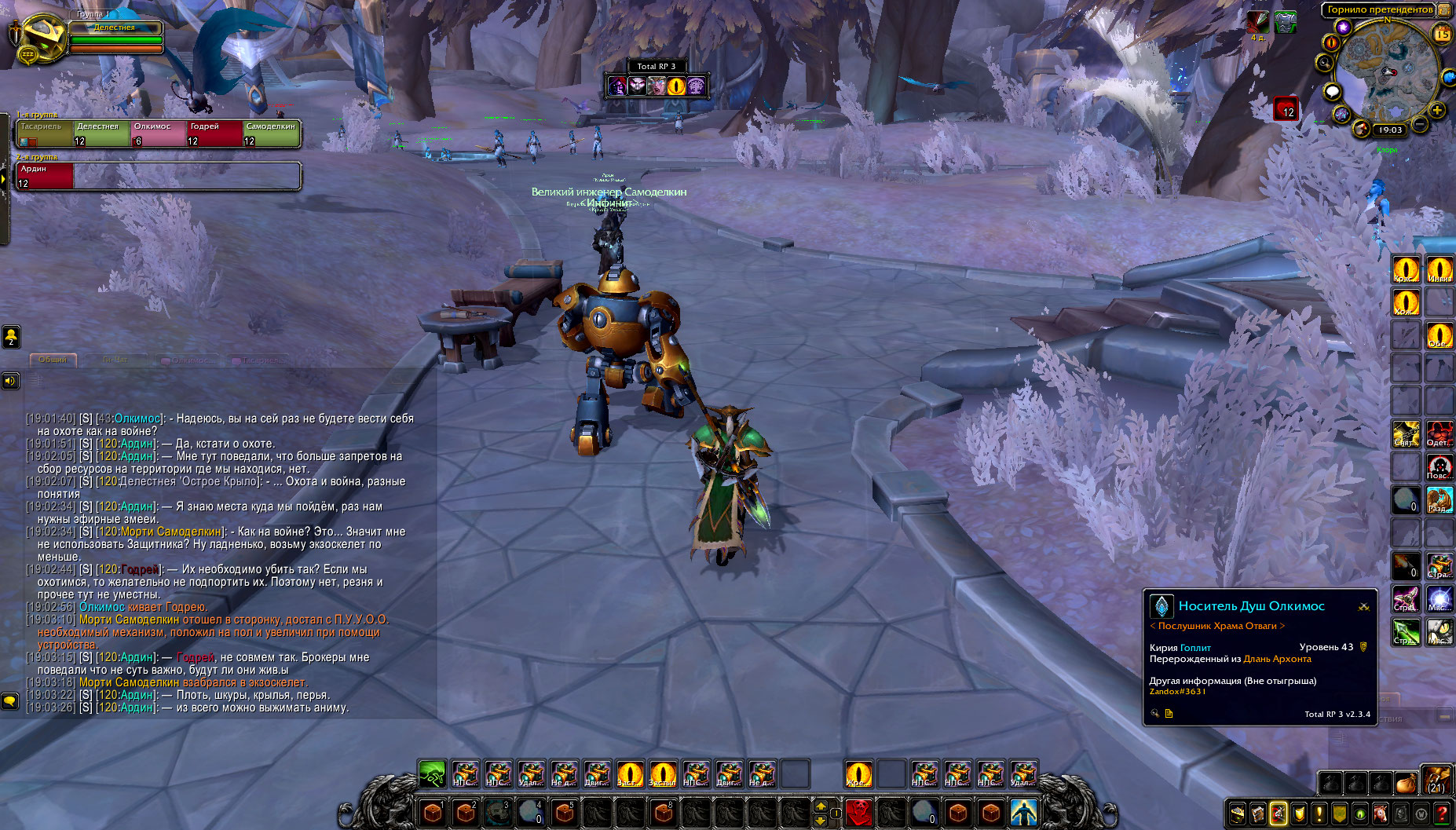Screen dimensions: 1456x830
Task: Open the main backpack showing 21
Action: pos(1436,781)
